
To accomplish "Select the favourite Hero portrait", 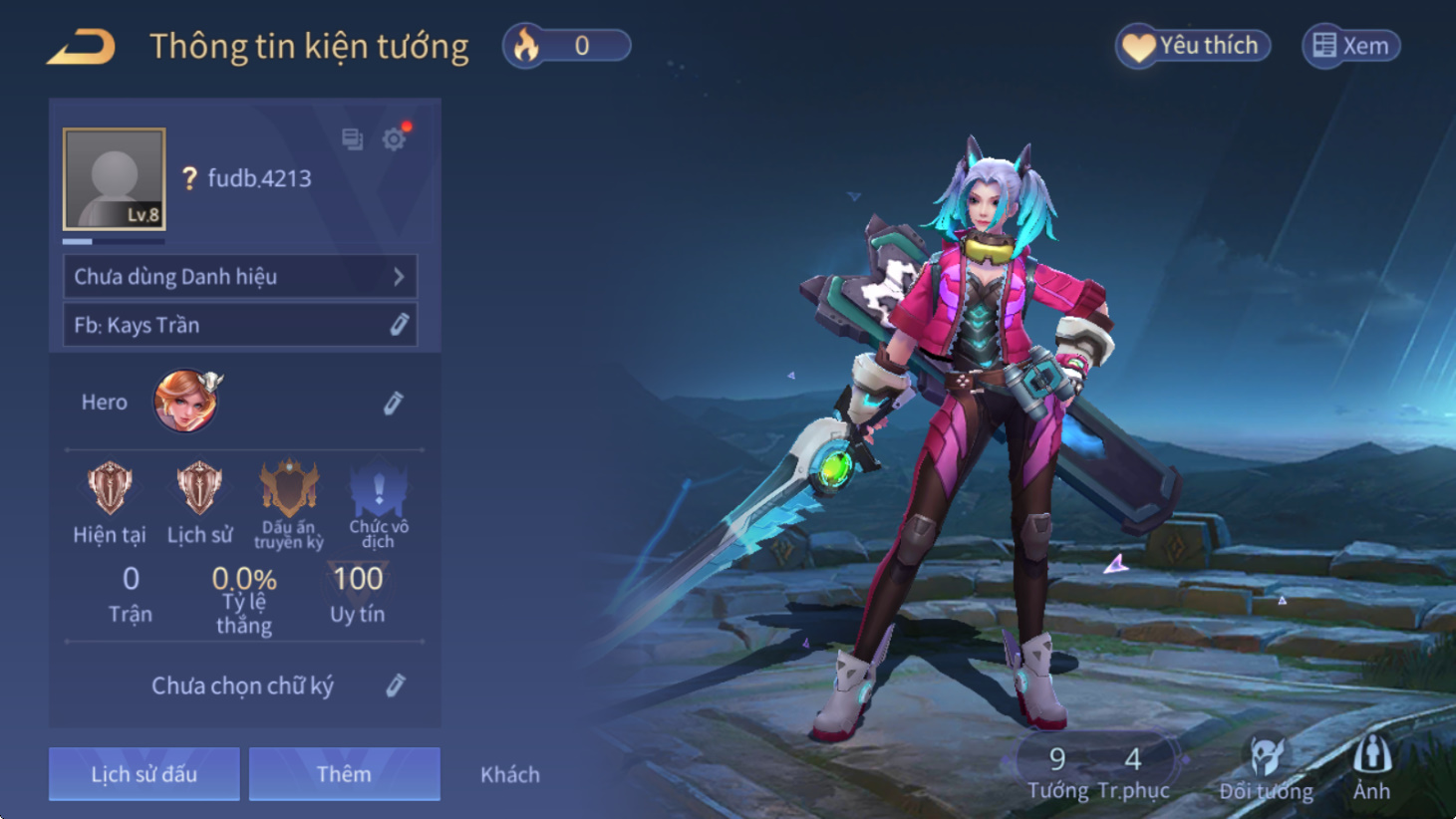I will tap(186, 402).
